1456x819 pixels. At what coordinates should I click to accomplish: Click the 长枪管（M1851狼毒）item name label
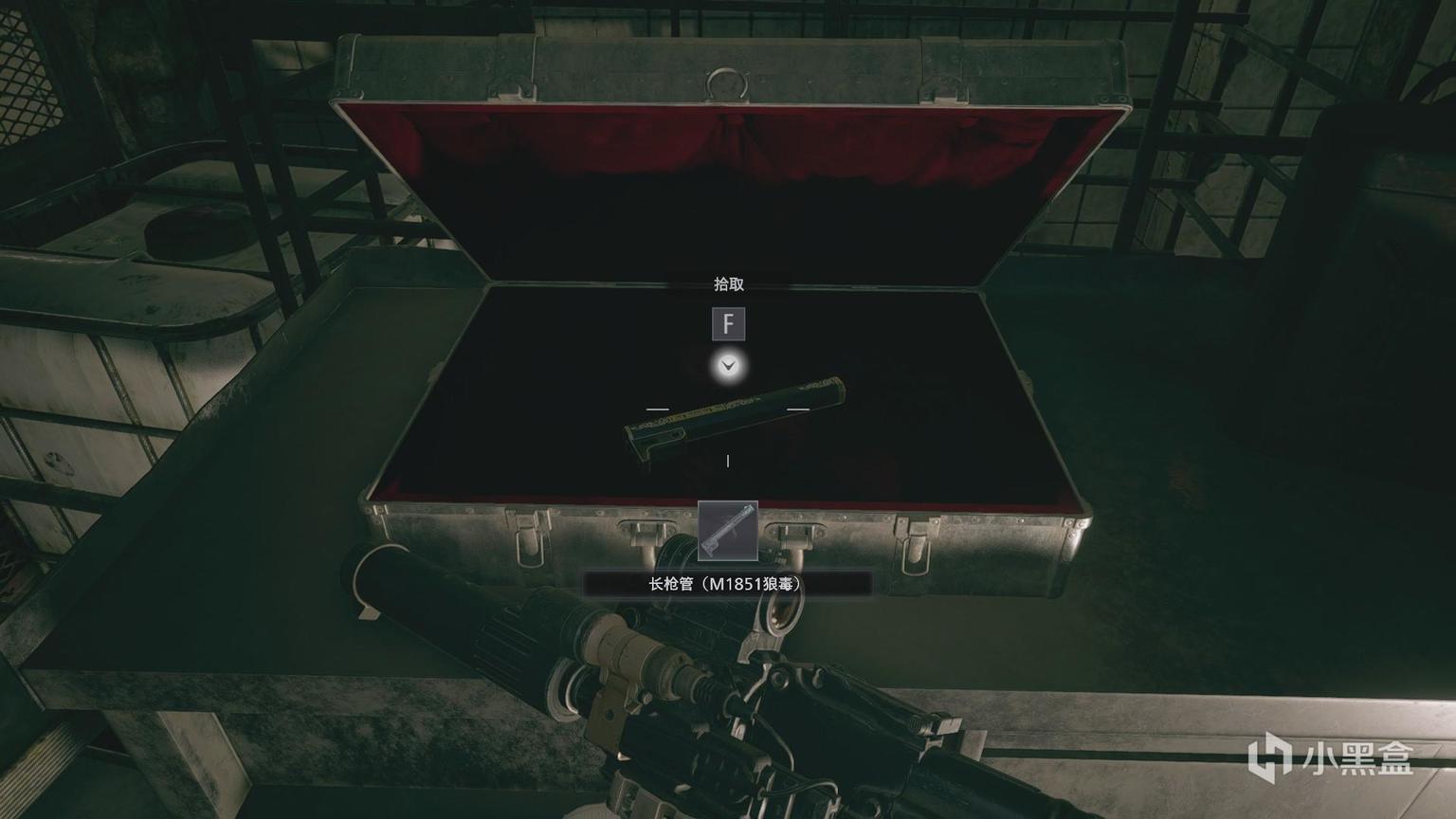727,584
